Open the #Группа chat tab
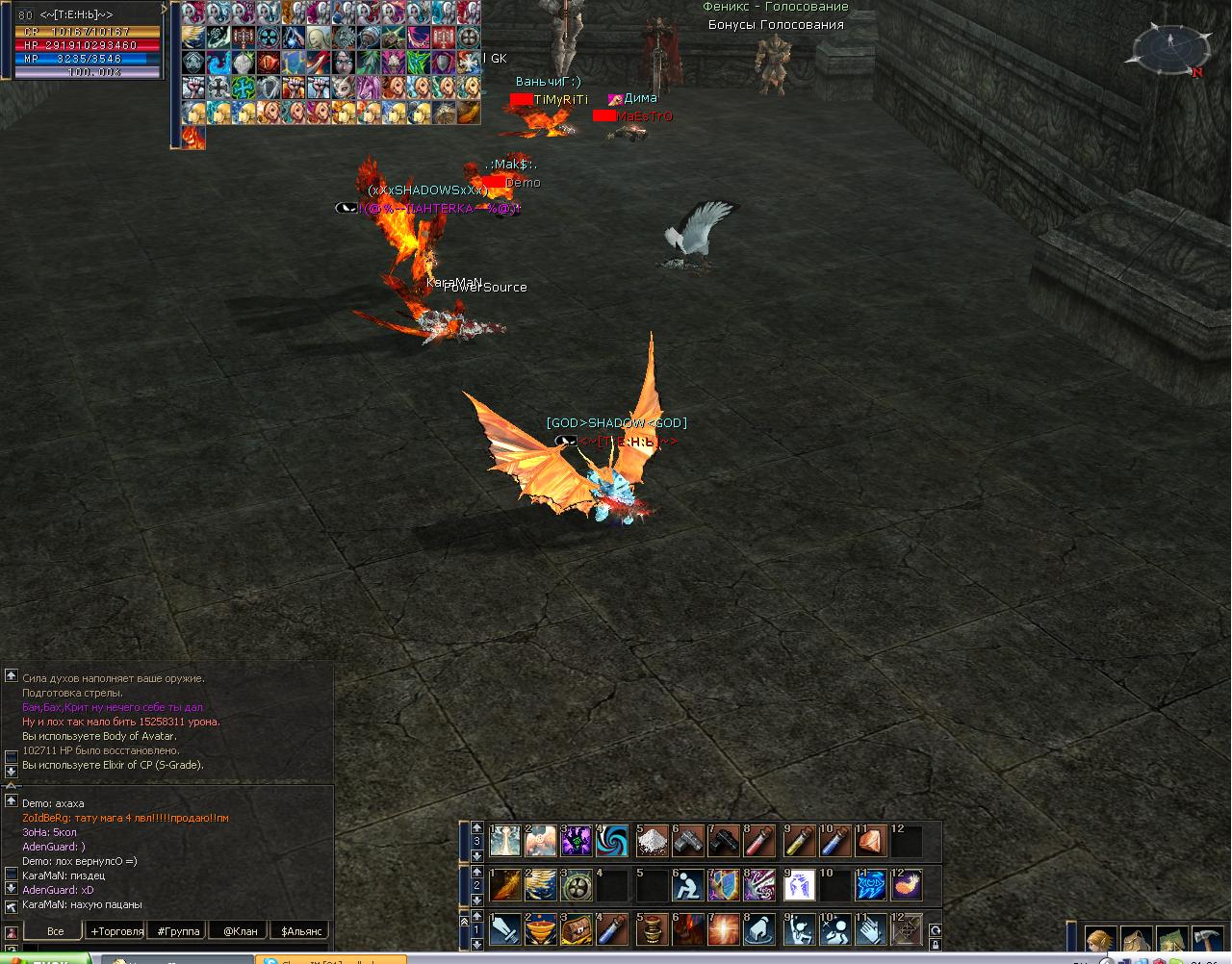Image resolution: width=1232 pixels, height=964 pixels. [178, 931]
